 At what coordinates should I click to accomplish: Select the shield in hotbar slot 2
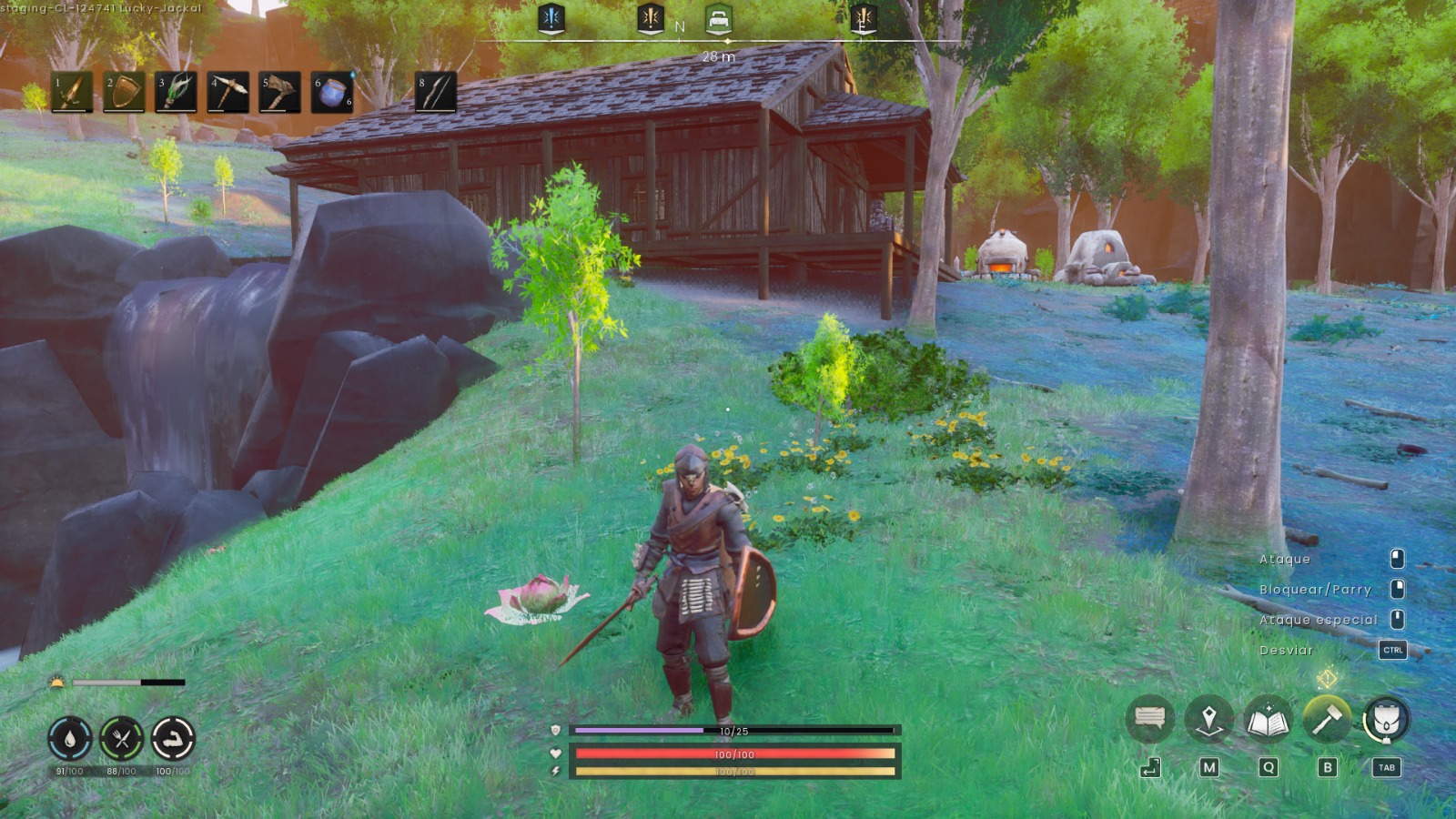point(124,93)
